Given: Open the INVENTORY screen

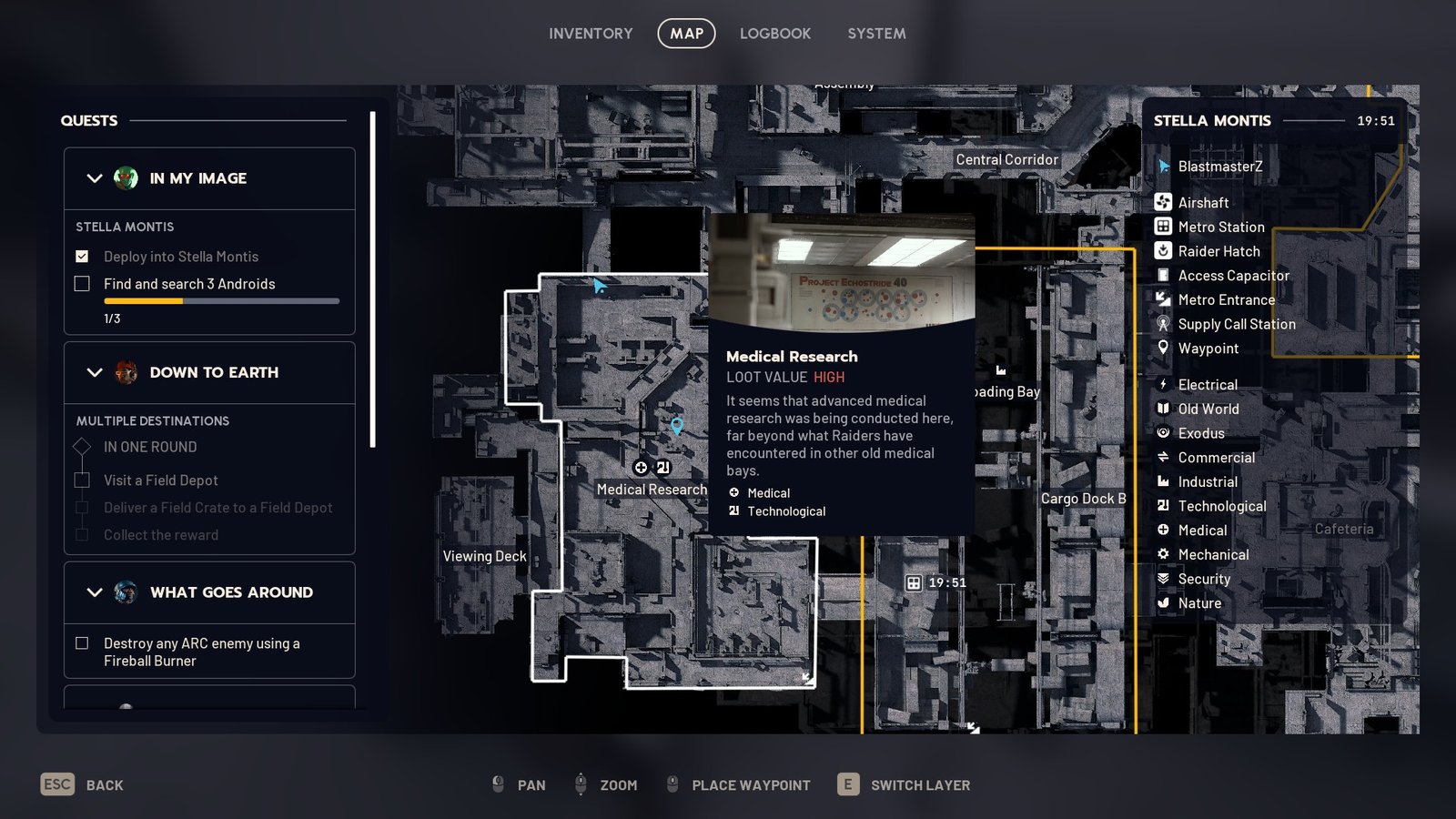Looking at the screenshot, I should click(591, 34).
